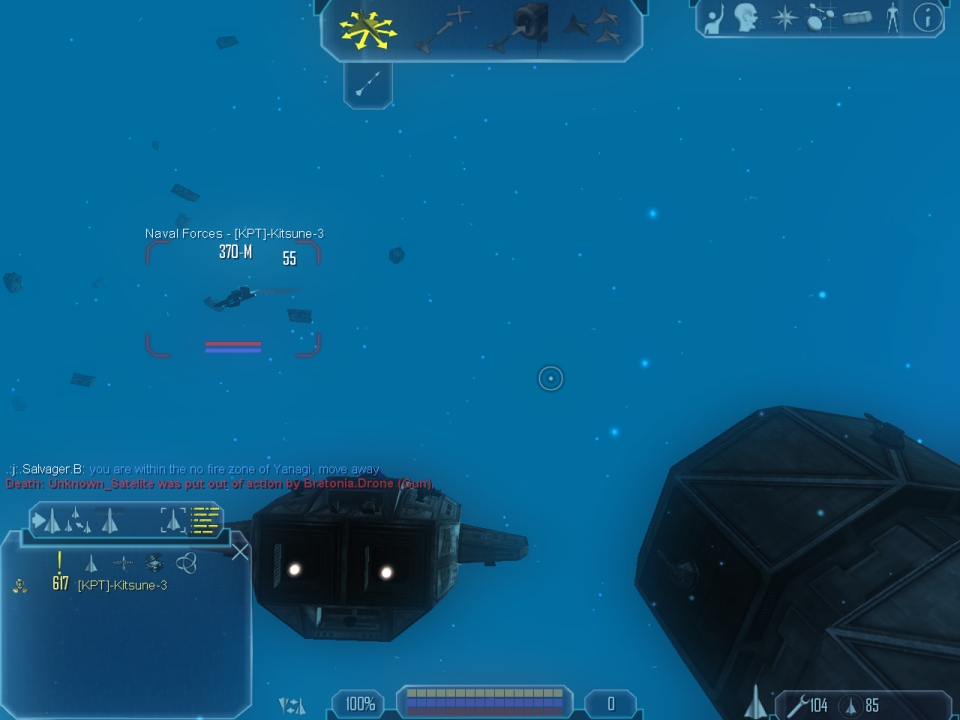The width and height of the screenshot is (960, 720).
Task: Open the planet and nodes neural net log
Action: click(821, 18)
